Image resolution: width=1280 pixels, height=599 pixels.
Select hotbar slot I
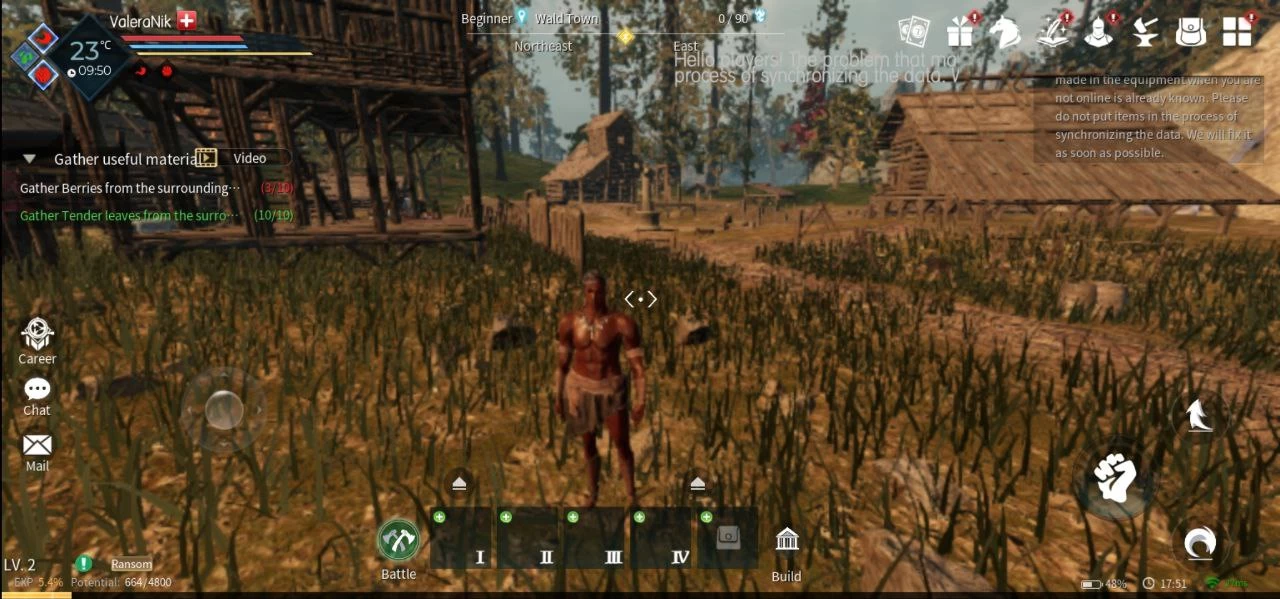coord(462,539)
